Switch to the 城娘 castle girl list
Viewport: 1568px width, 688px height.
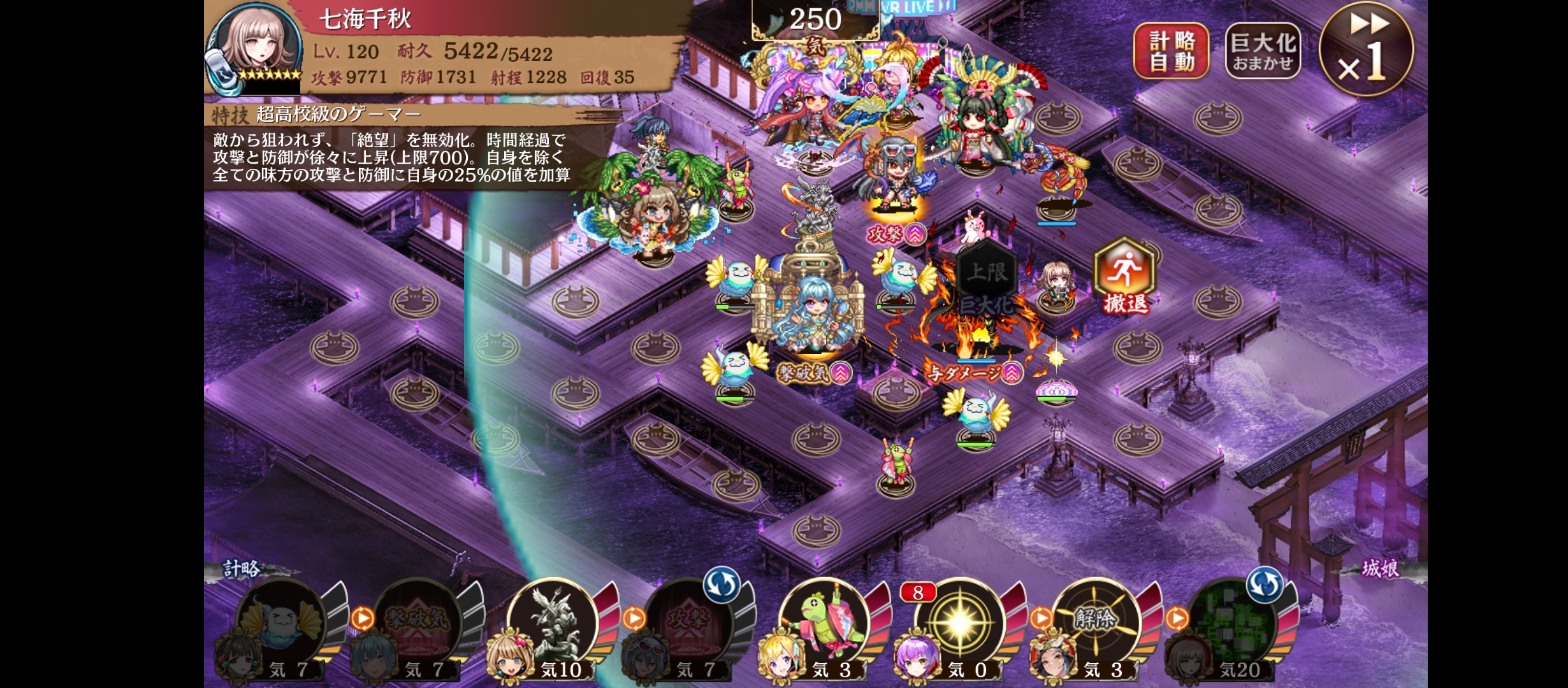[1380, 568]
